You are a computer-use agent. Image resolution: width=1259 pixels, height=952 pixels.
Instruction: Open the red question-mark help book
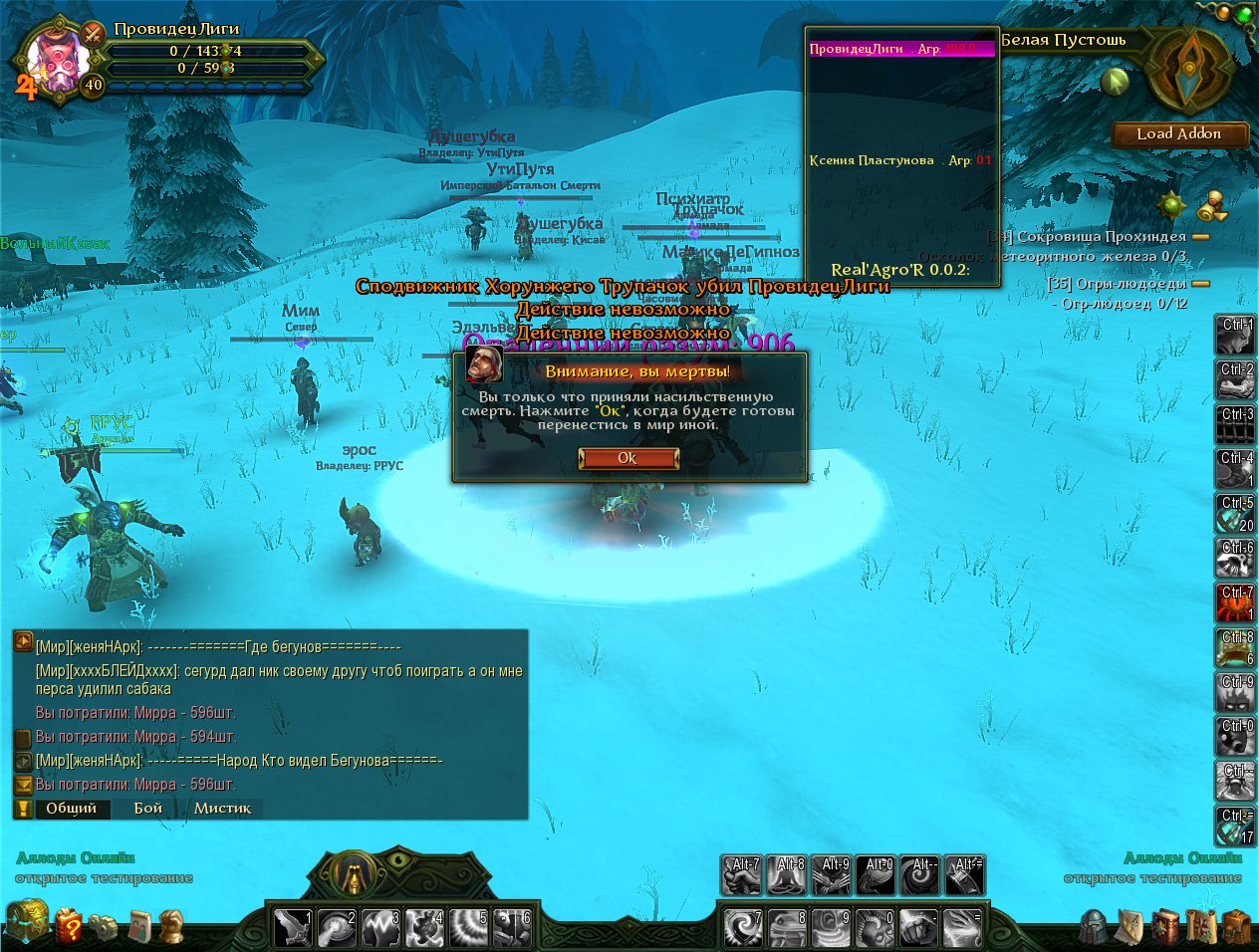[x=68, y=926]
